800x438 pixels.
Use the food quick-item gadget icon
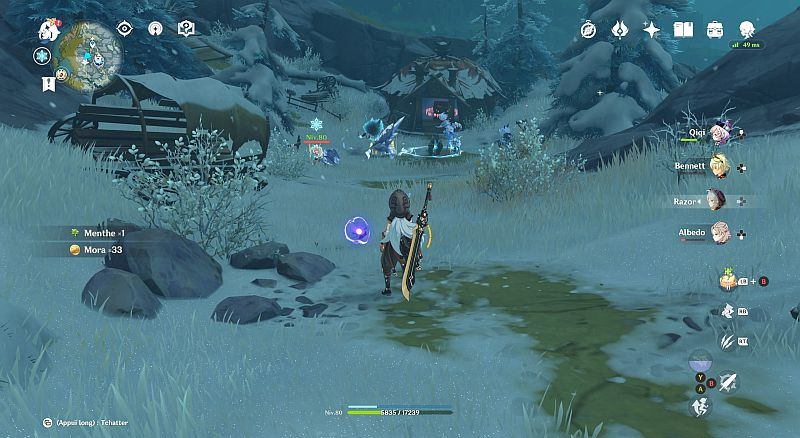tap(727, 281)
